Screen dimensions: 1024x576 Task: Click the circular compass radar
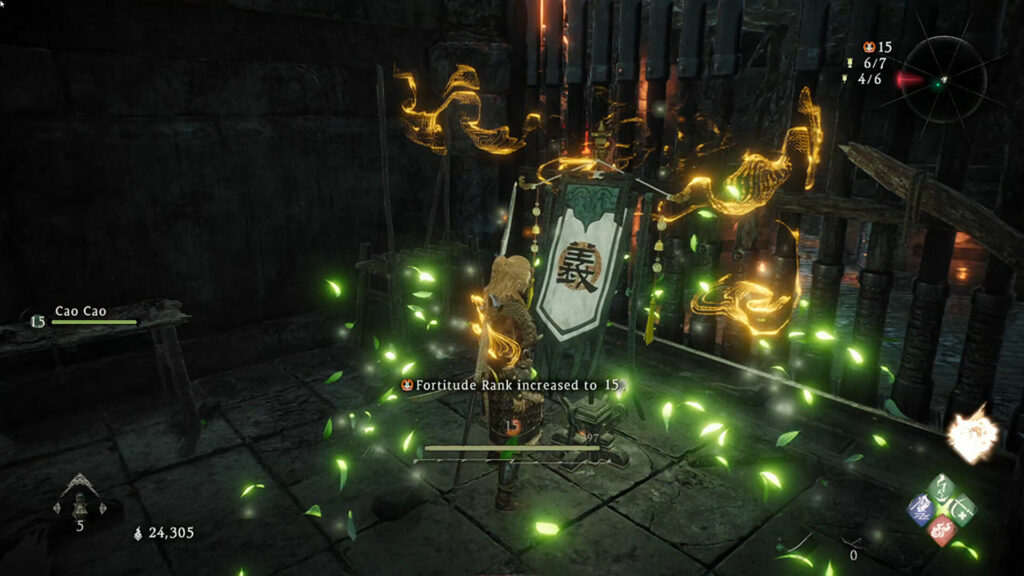tap(938, 78)
